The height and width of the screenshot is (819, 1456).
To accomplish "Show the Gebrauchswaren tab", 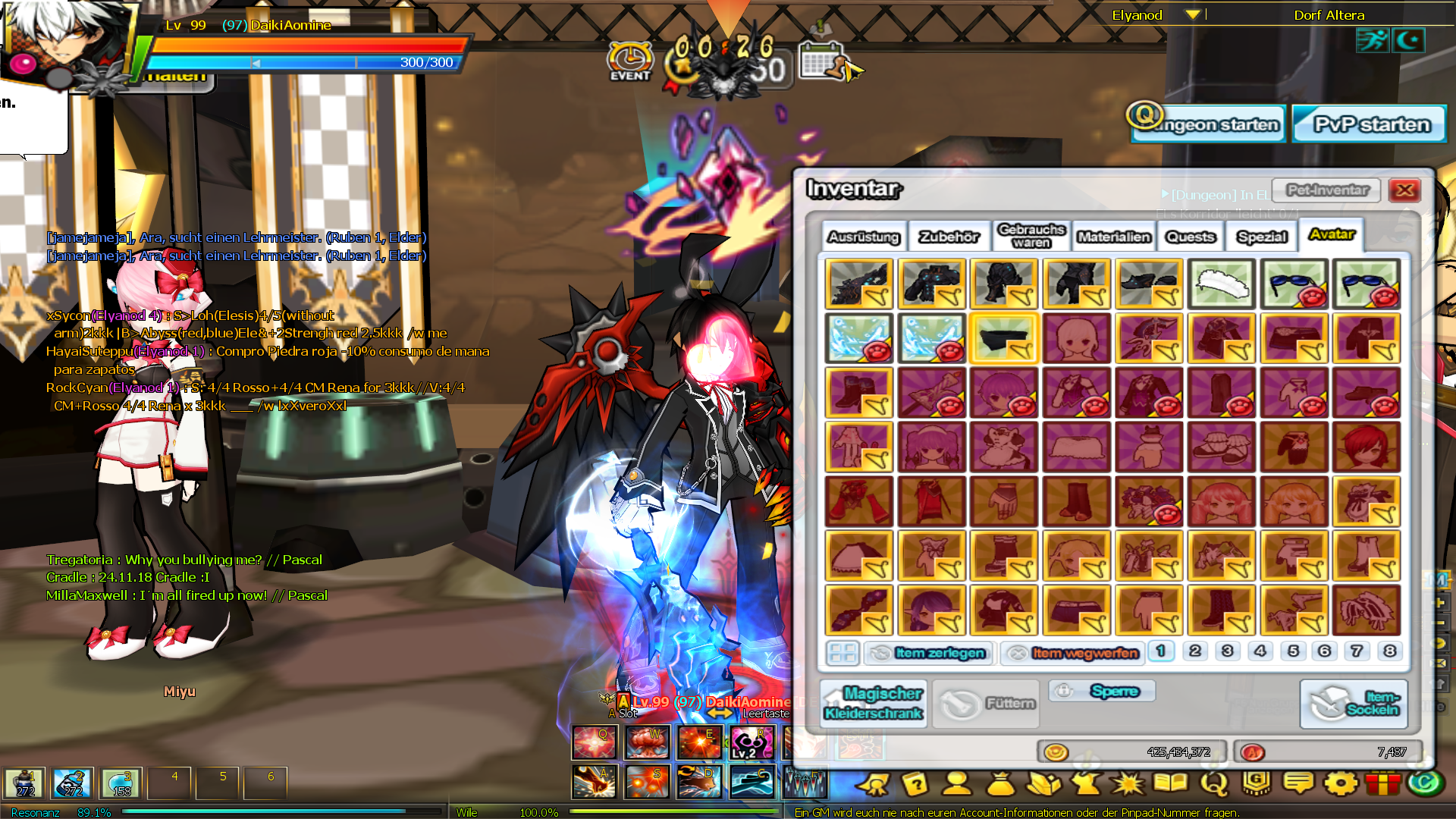I will click(x=1031, y=236).
